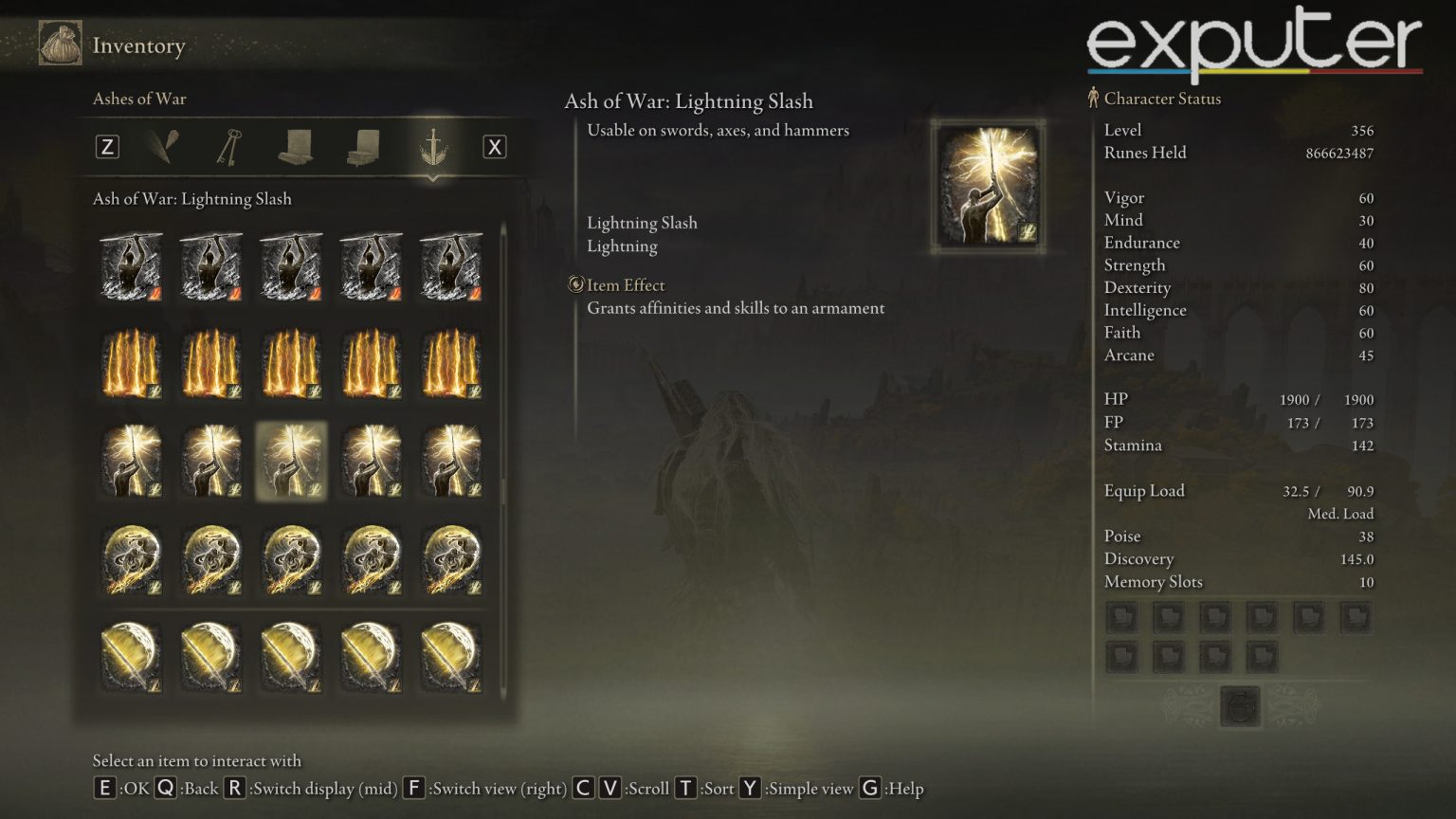Select a Flame Art ash icon in row two
This screenshot has width=1456, height=819.
point(132,363)
